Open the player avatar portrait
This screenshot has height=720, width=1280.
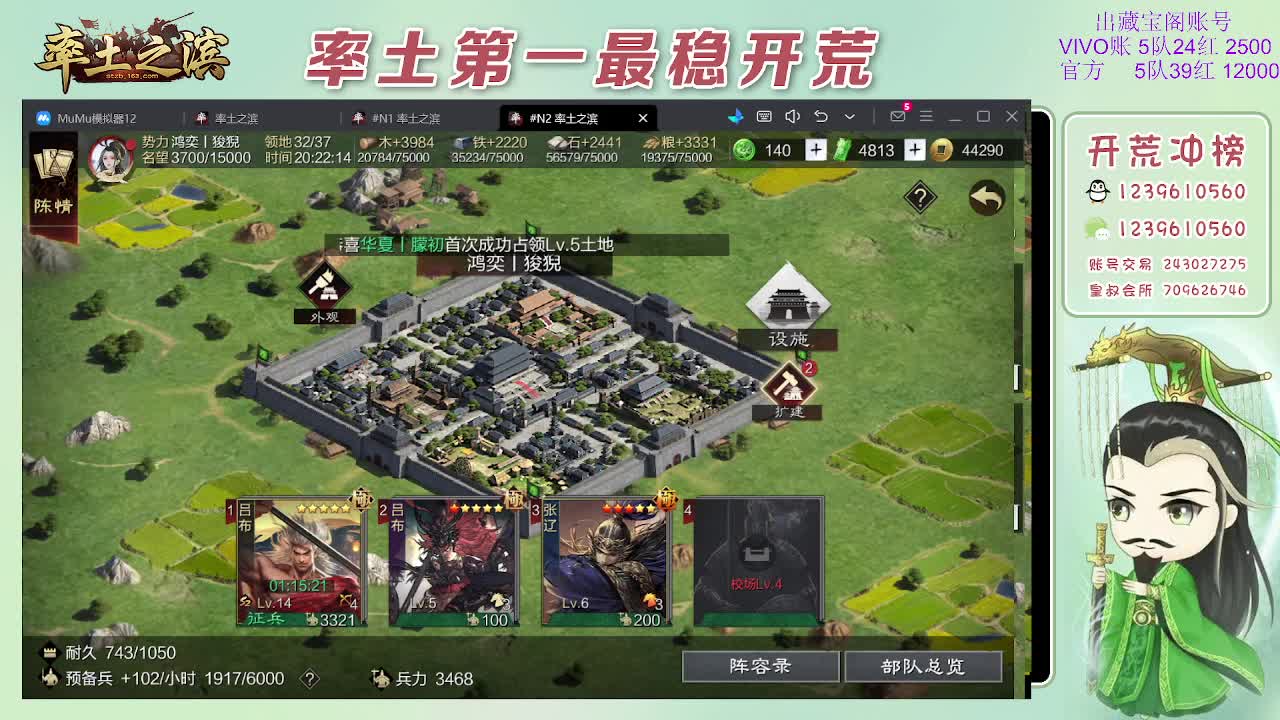coord(114,156)
